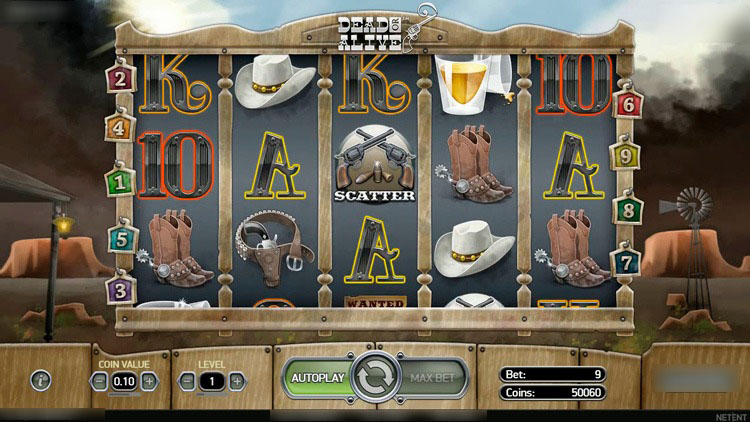Select bet line 3 marker
750x422 pixels.
point(121,290)
